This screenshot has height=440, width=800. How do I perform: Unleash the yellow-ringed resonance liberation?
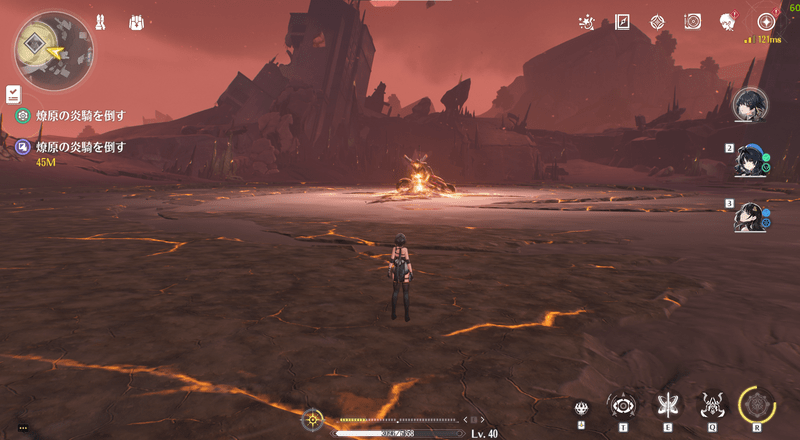tap(757, 405)
